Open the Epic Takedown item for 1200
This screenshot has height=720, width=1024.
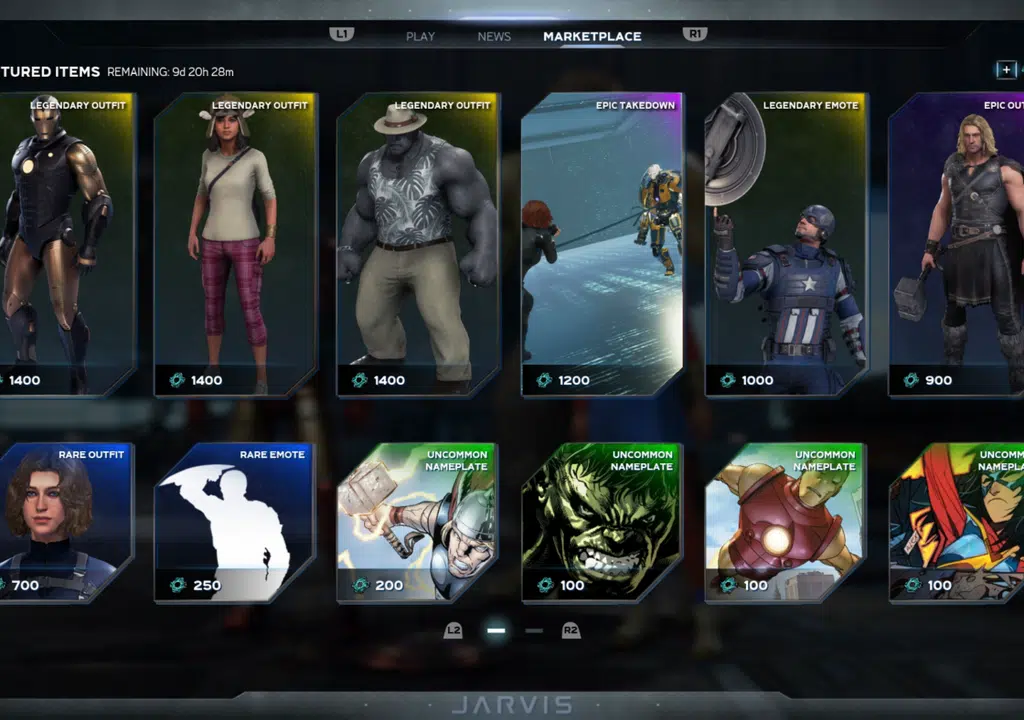[602, 245]
